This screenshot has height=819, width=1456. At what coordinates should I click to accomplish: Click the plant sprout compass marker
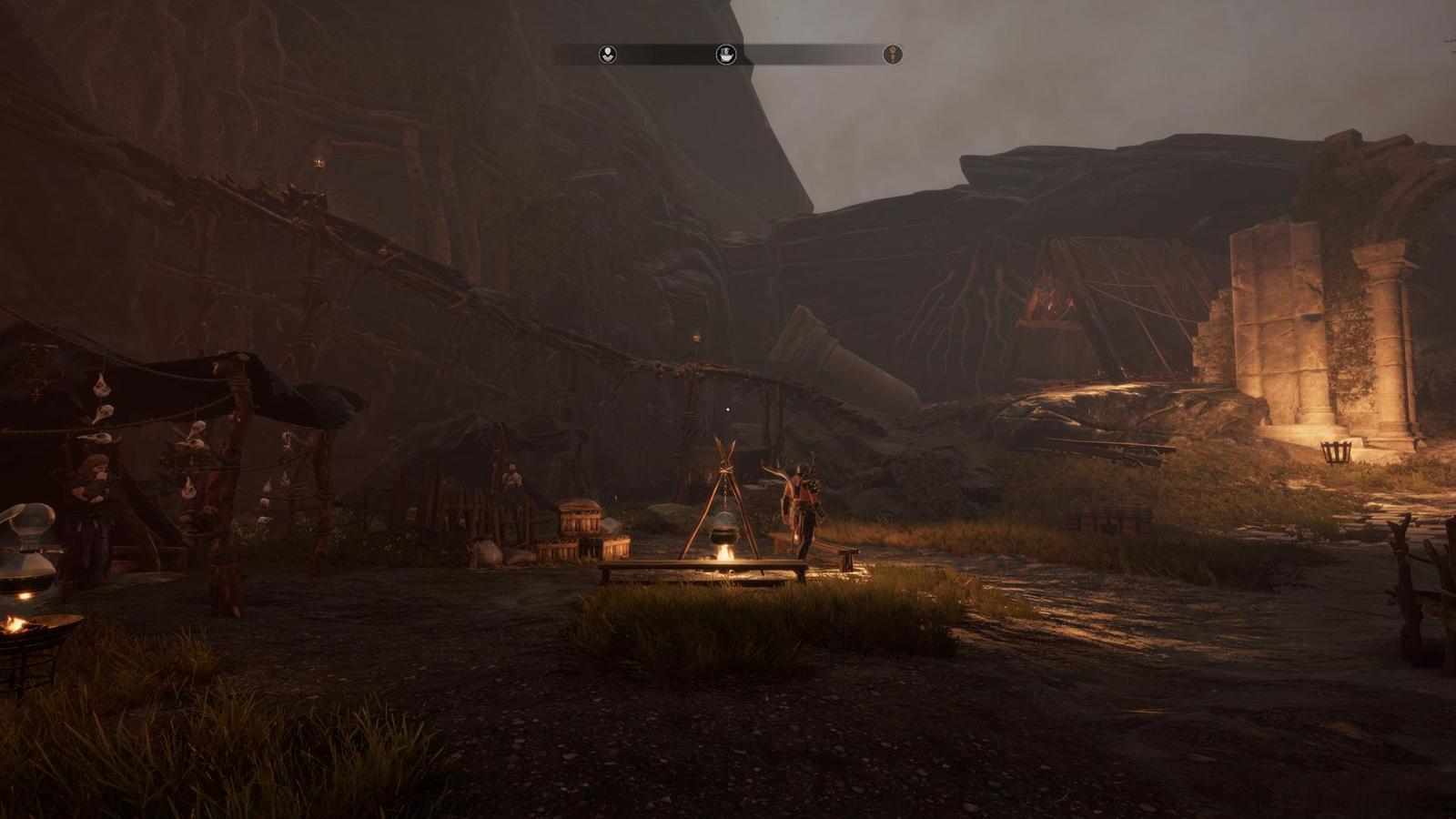pos(607,55)
